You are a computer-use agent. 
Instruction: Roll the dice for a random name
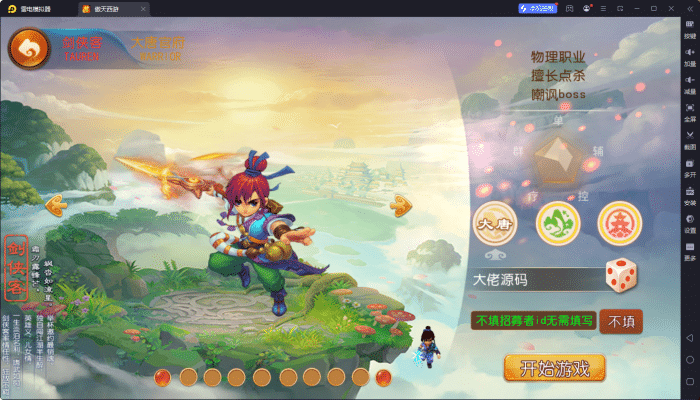coord(620,277)
